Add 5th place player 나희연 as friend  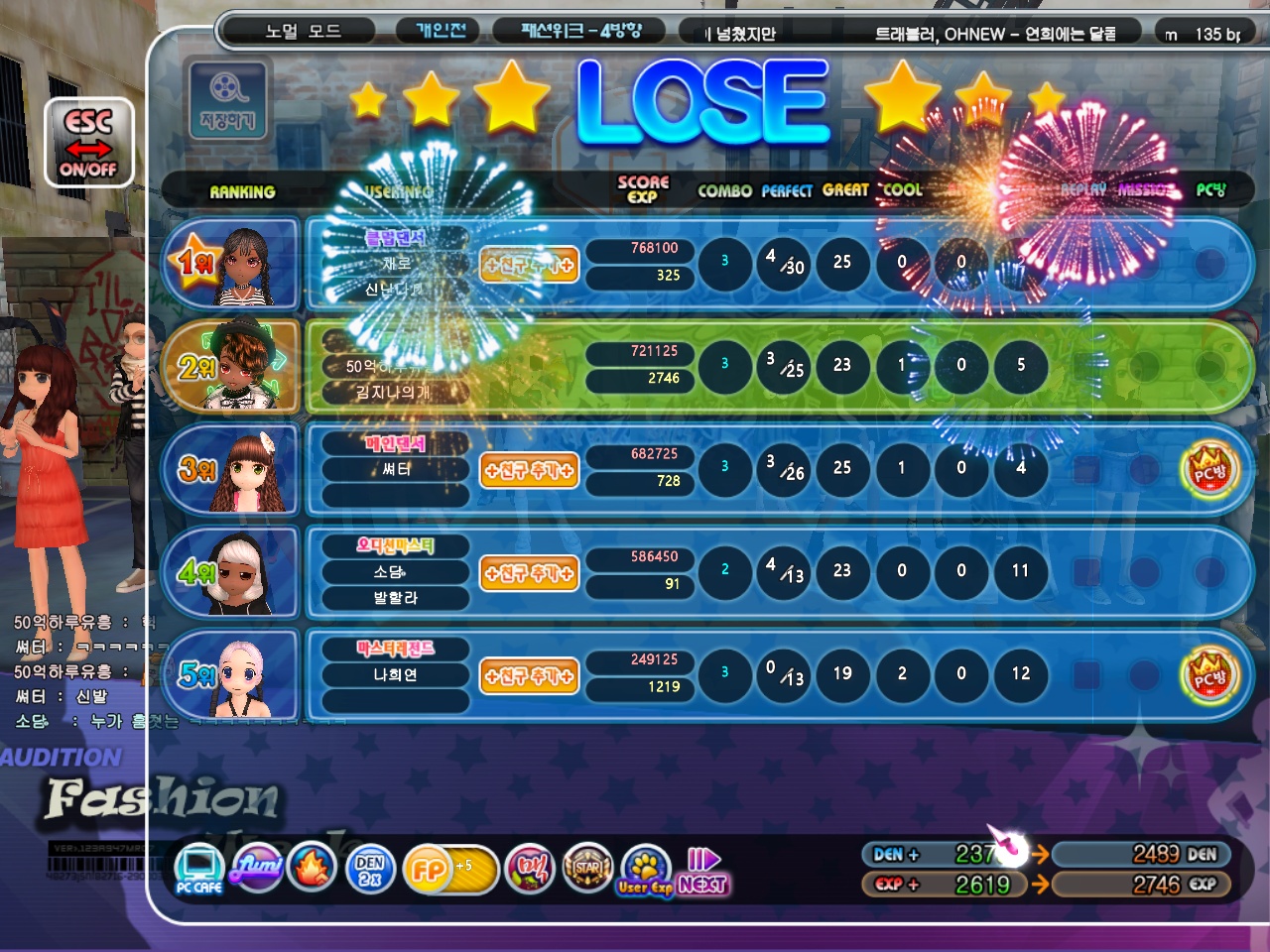pos(529,676)
